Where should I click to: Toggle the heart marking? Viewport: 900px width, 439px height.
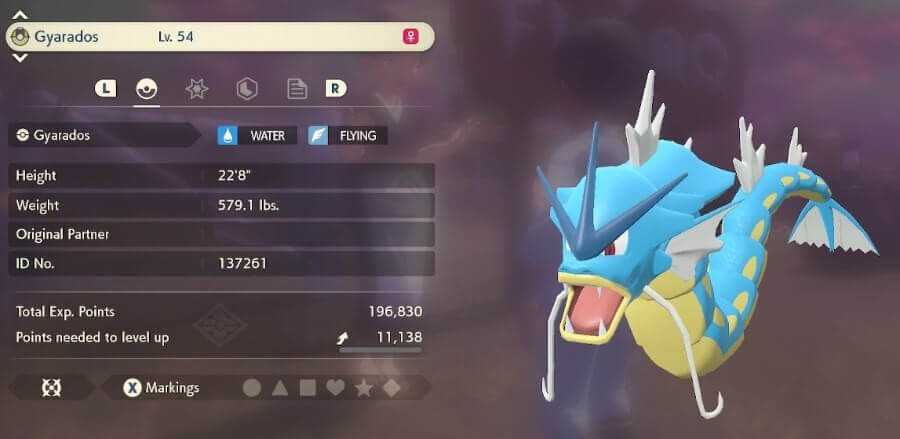tap(336, 387)
